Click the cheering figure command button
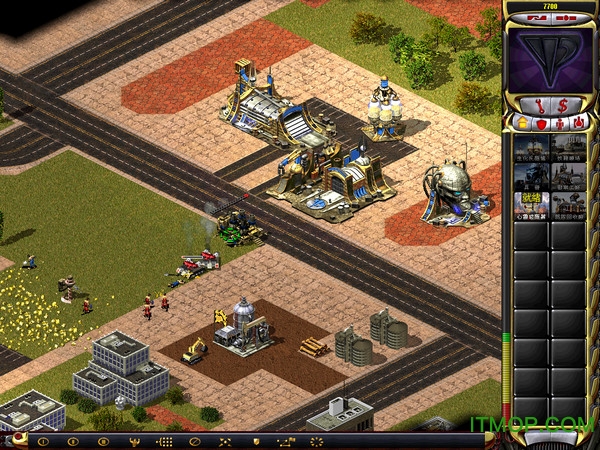 point(132,440)
